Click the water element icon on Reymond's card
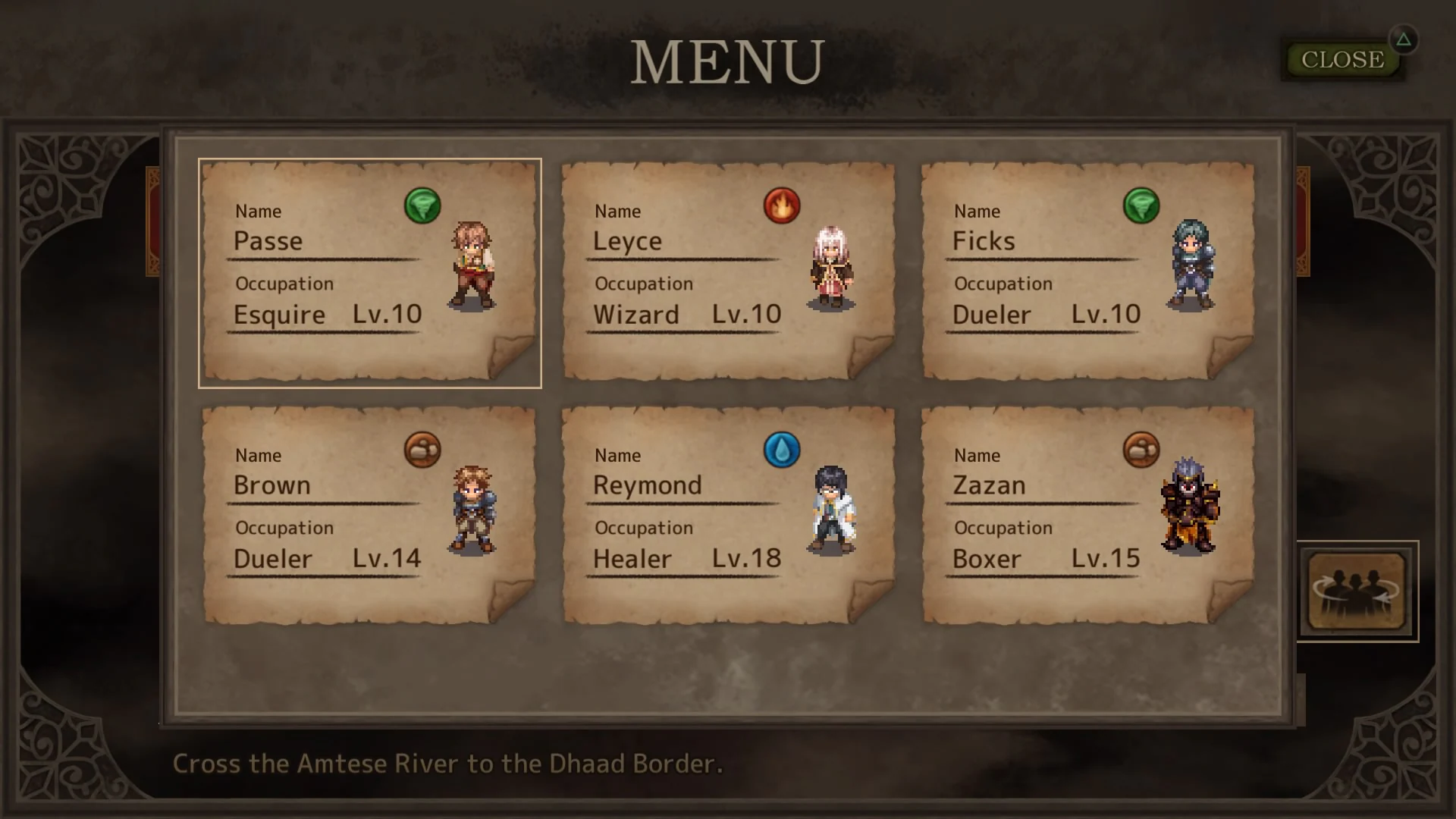 click(x=782, y=449)
